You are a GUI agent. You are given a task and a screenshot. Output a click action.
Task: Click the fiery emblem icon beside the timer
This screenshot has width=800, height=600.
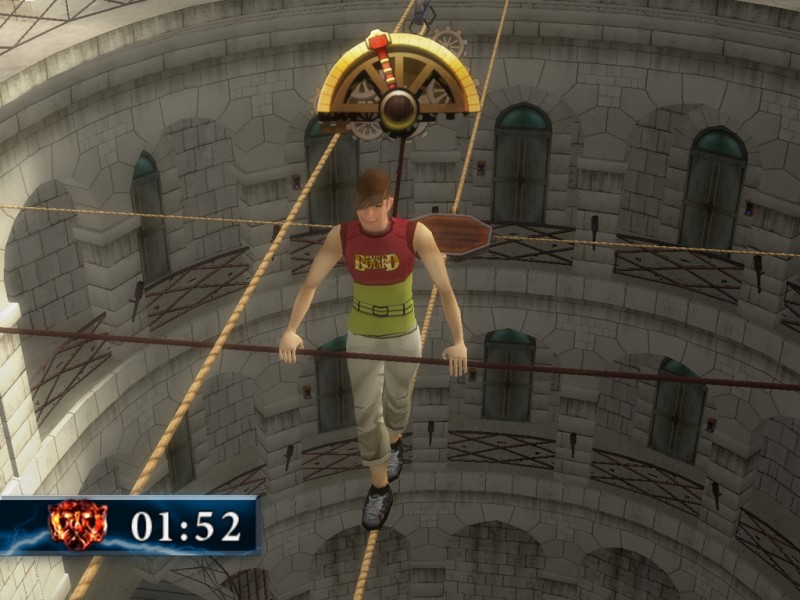coord(78,525)
